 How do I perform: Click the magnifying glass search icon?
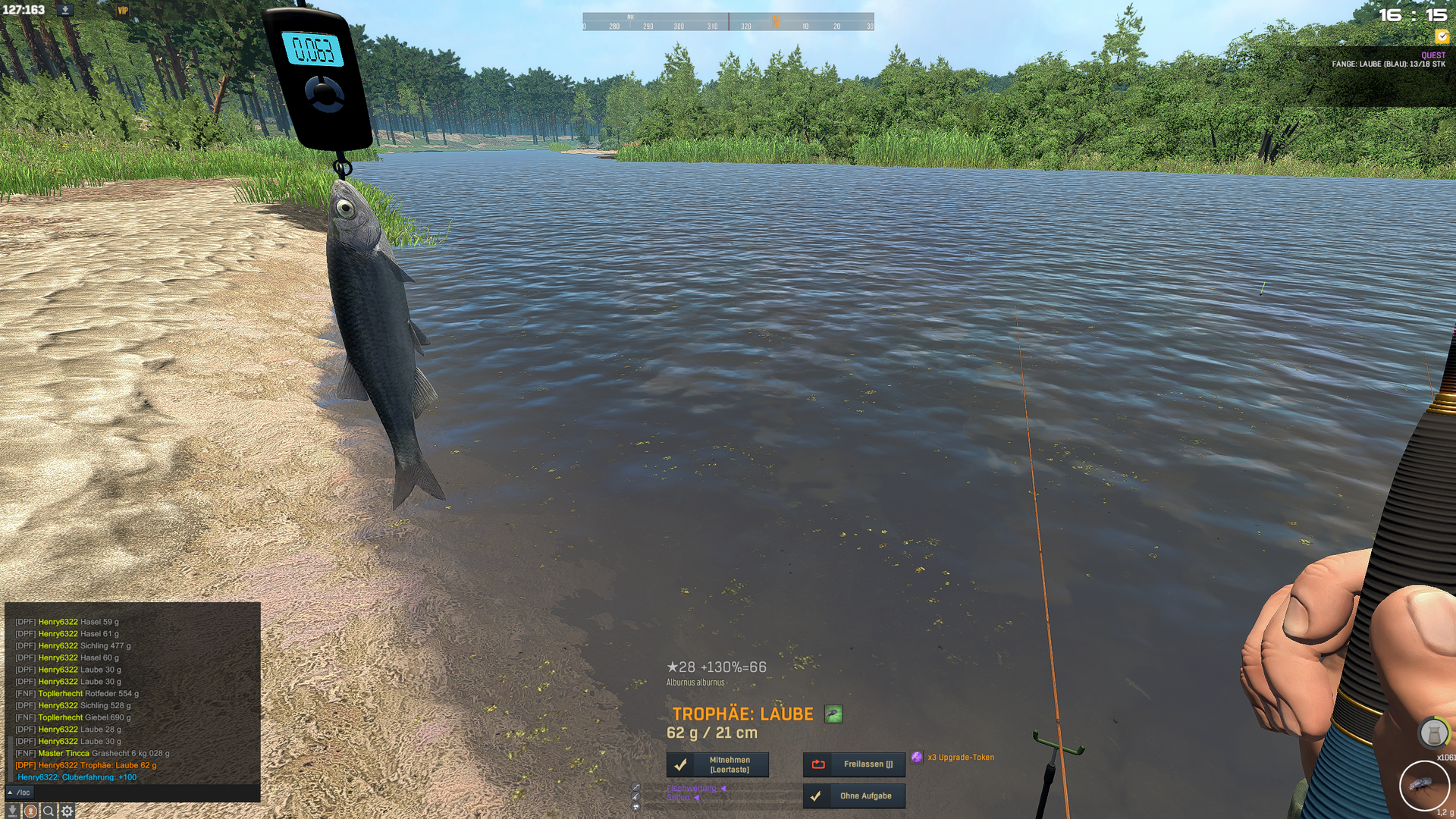[x=49, y=811]
